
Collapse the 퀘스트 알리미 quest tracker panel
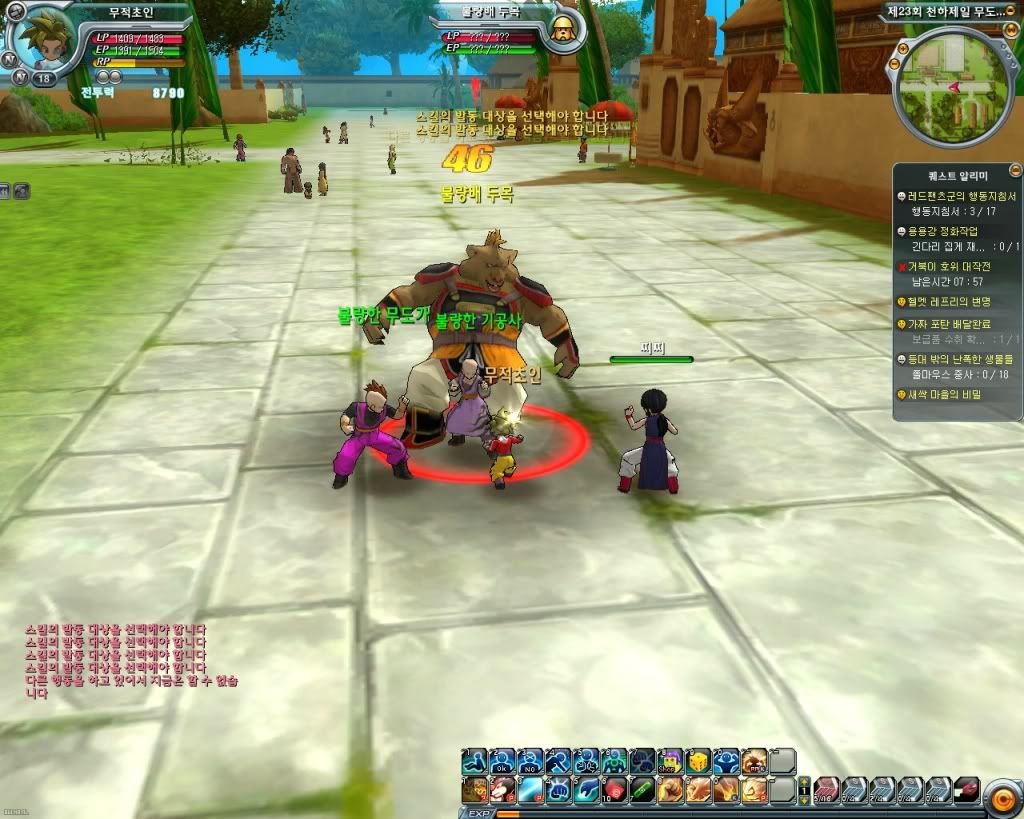[1015, 170]
